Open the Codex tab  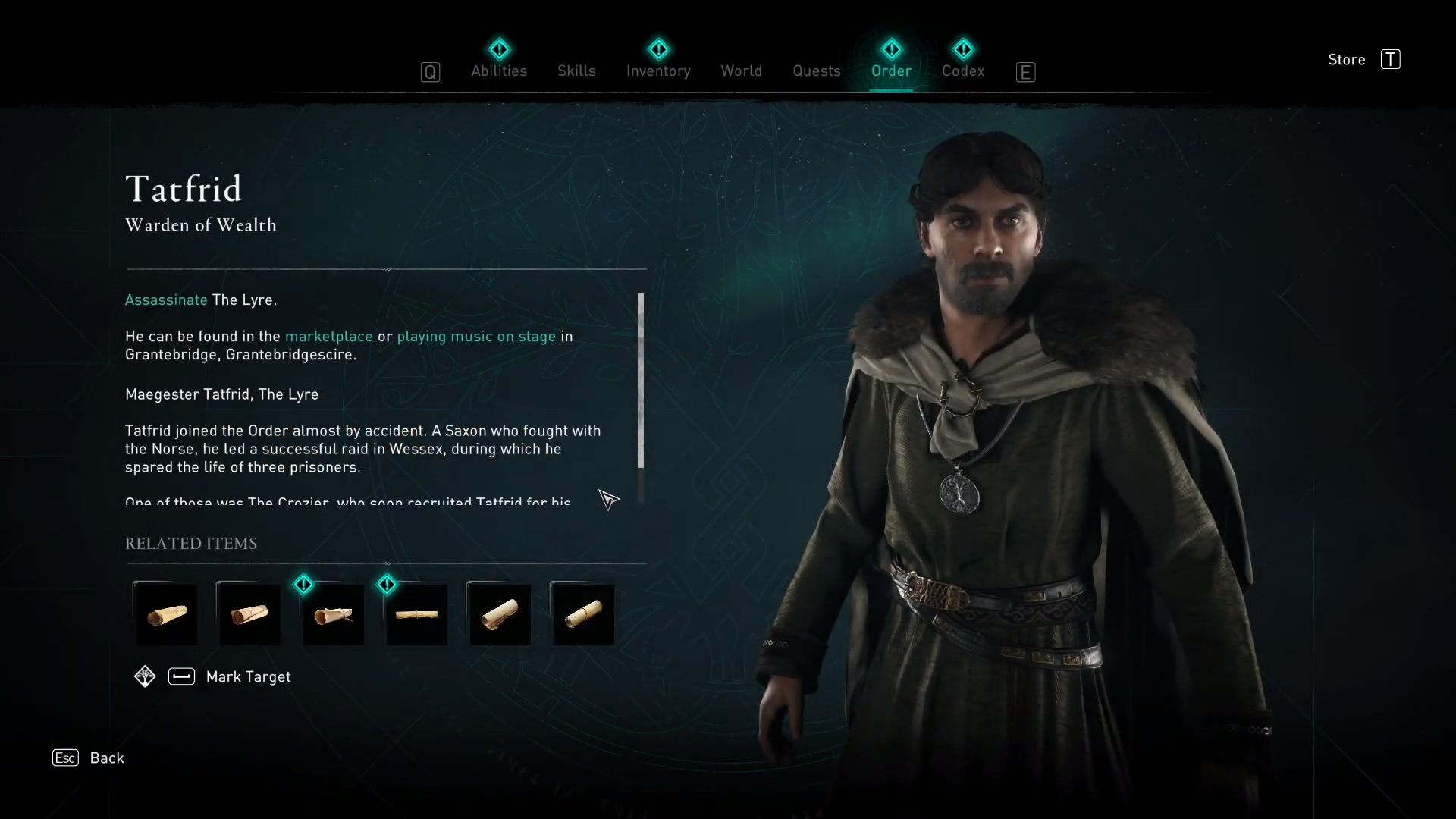tap(963, 71)
